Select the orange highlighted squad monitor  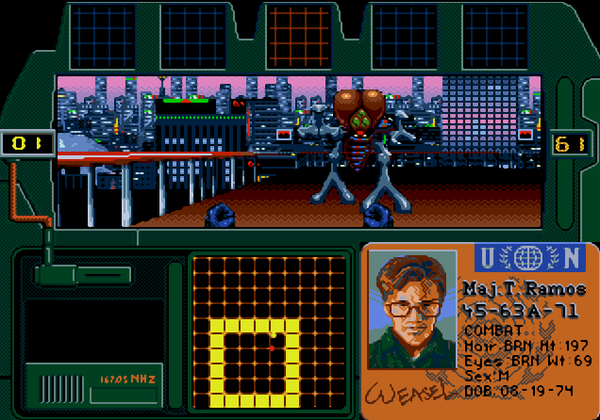click(x=300, y=35)
